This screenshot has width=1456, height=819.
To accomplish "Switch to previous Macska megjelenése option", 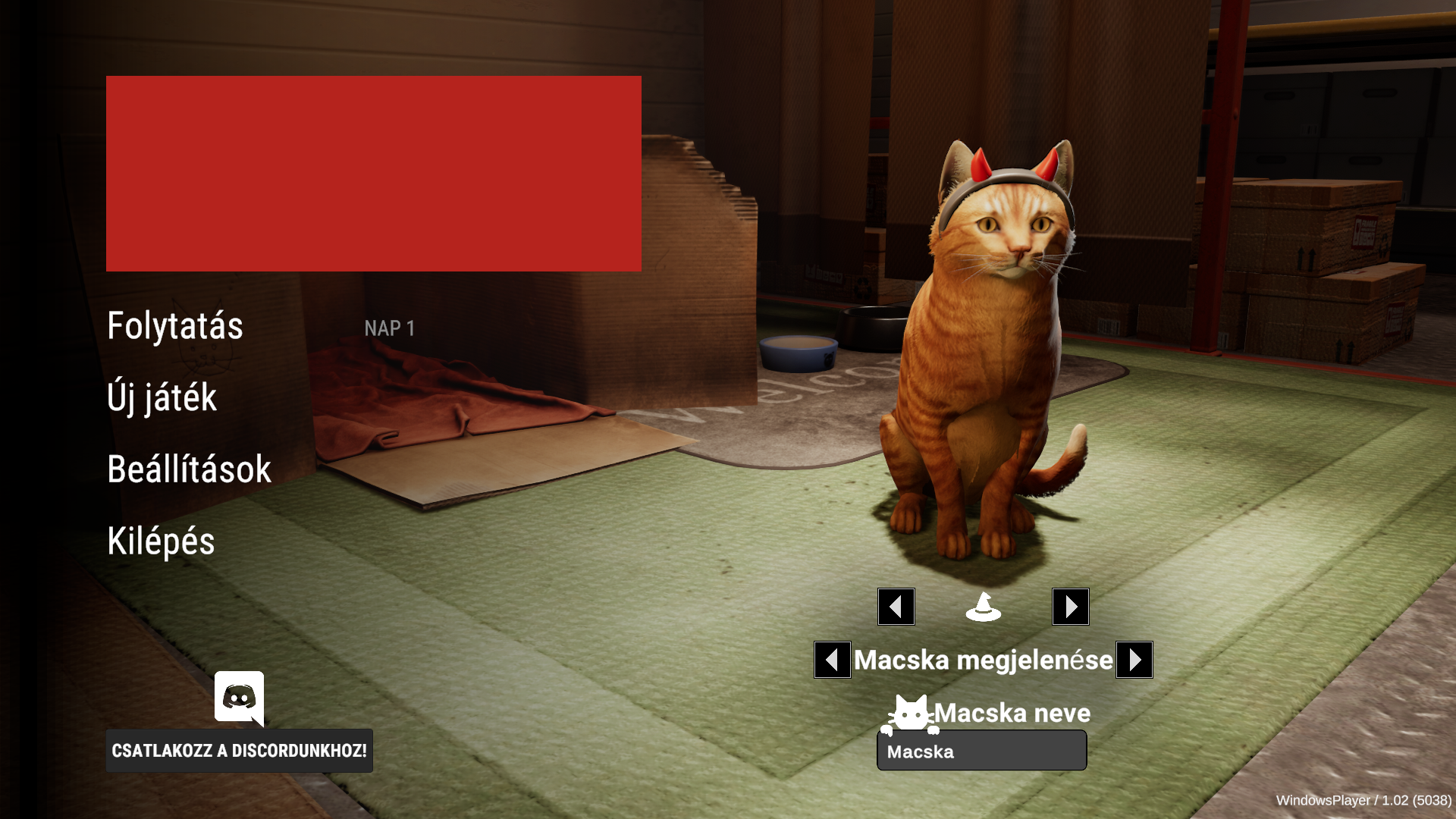I will (832, 660).
